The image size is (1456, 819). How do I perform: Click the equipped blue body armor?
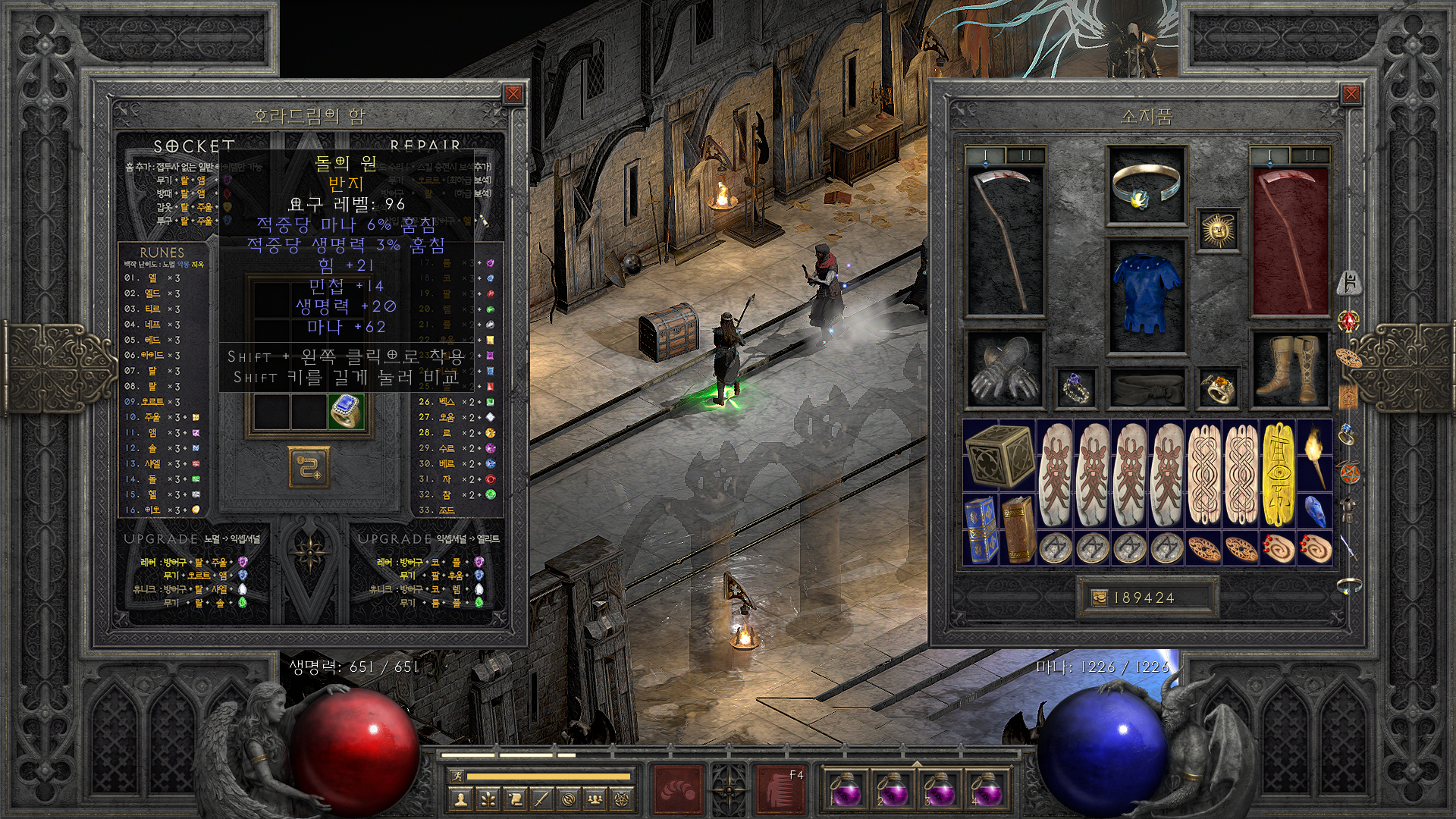pos(1146,296)
